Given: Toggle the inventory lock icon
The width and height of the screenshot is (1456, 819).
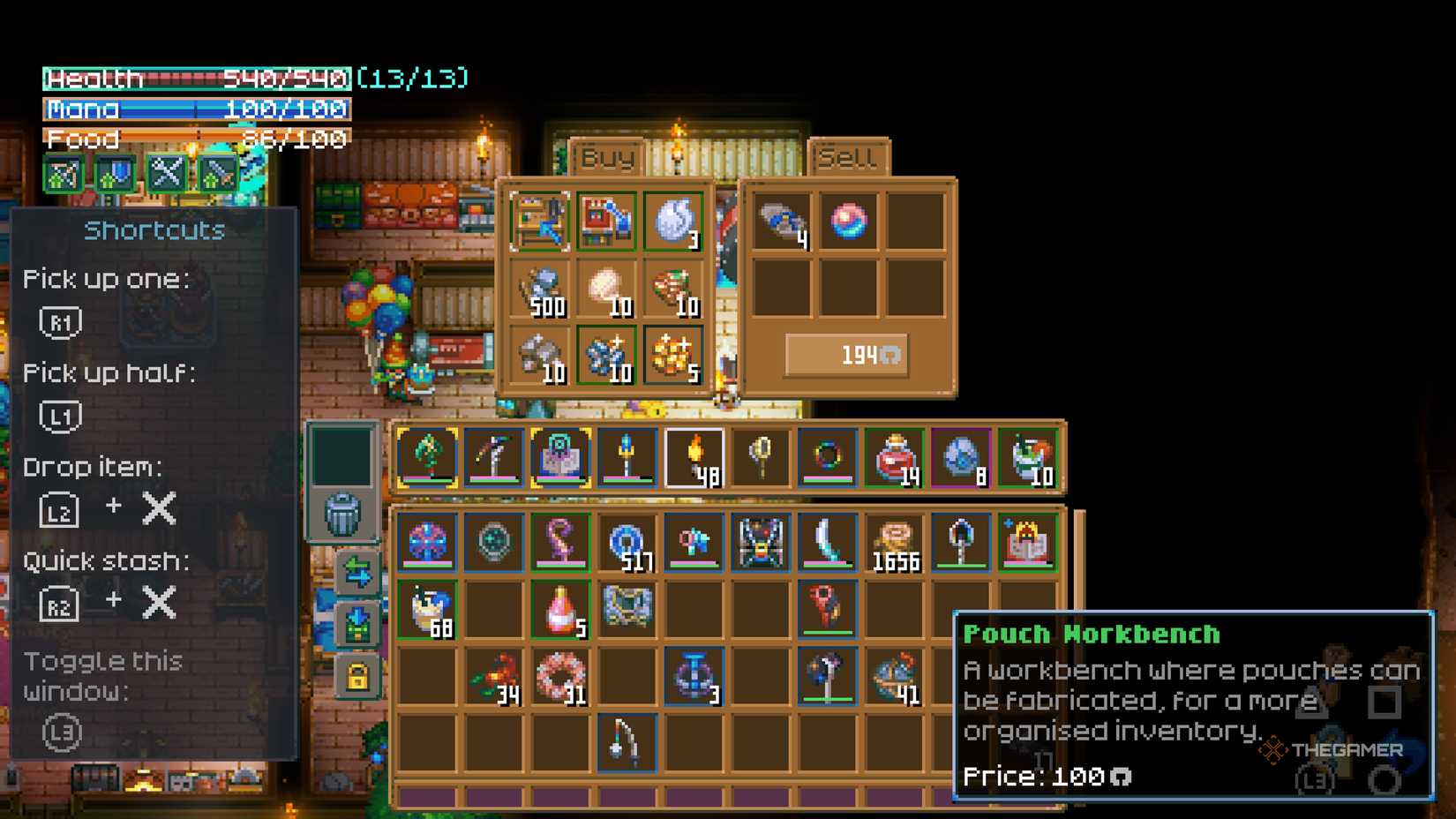Looking at the screenshot, I should (359, 671).
